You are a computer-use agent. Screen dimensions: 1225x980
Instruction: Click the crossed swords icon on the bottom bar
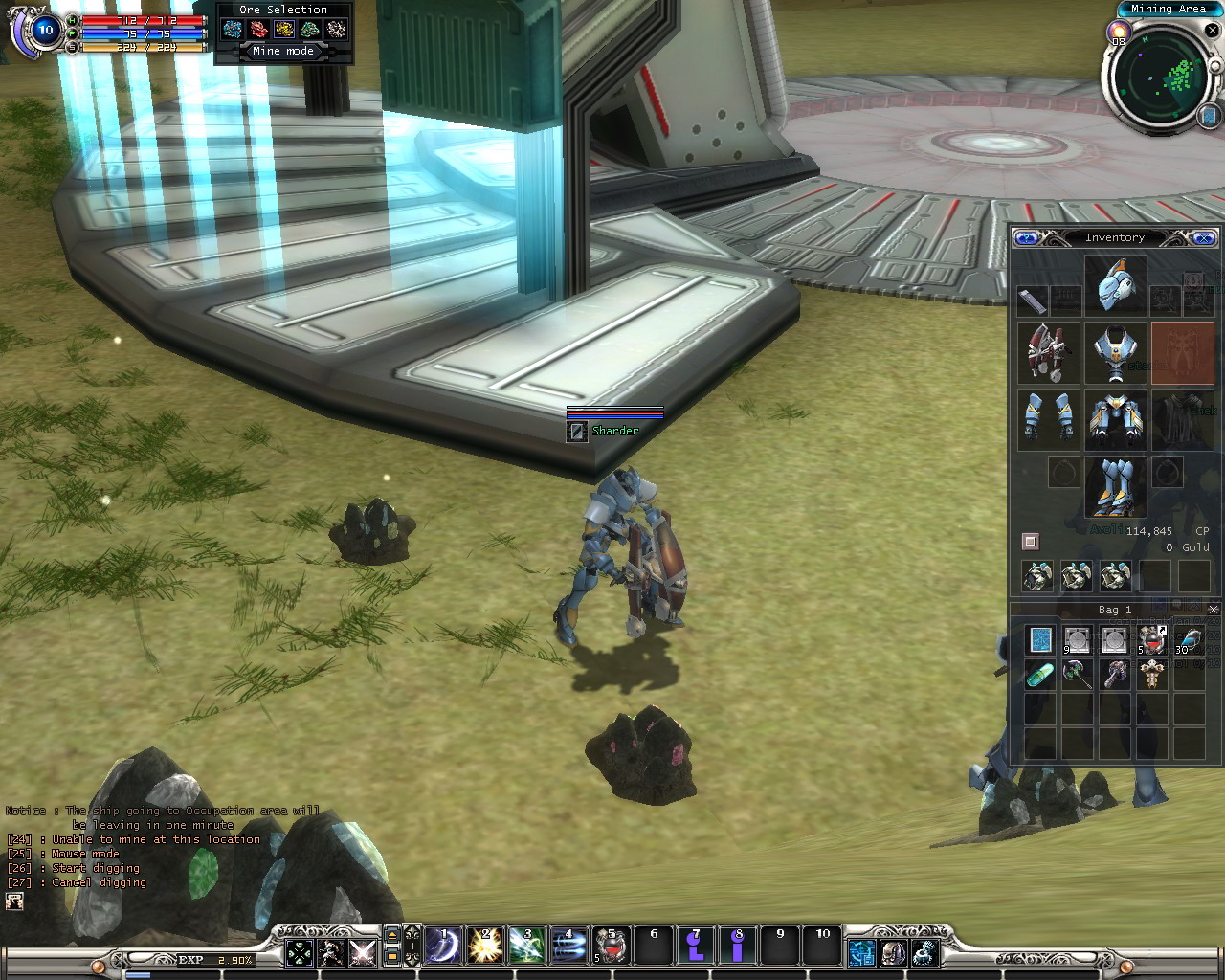pos(362,952)
